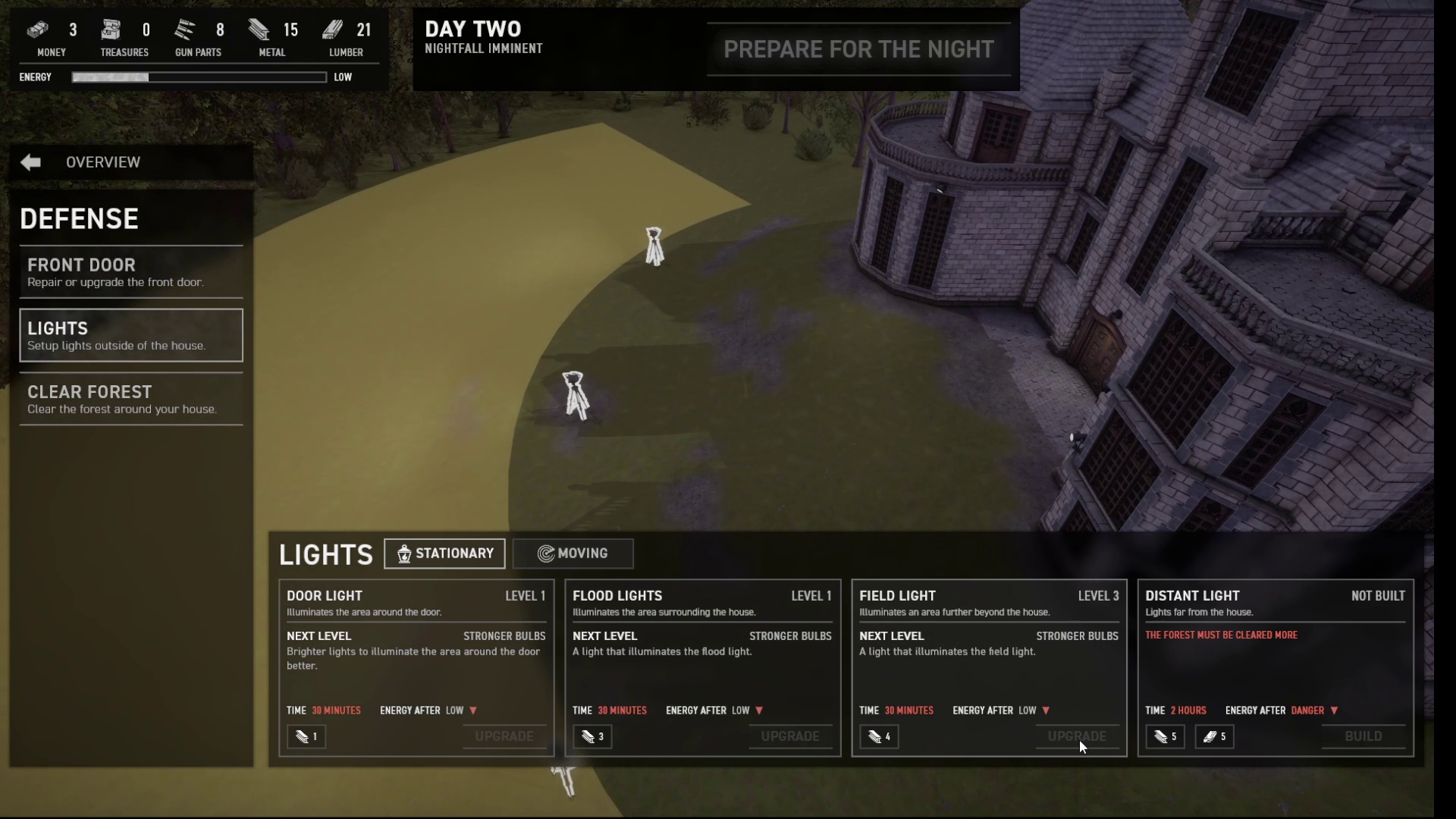
Task: Upgrade the Door Light
Action: 504,736
